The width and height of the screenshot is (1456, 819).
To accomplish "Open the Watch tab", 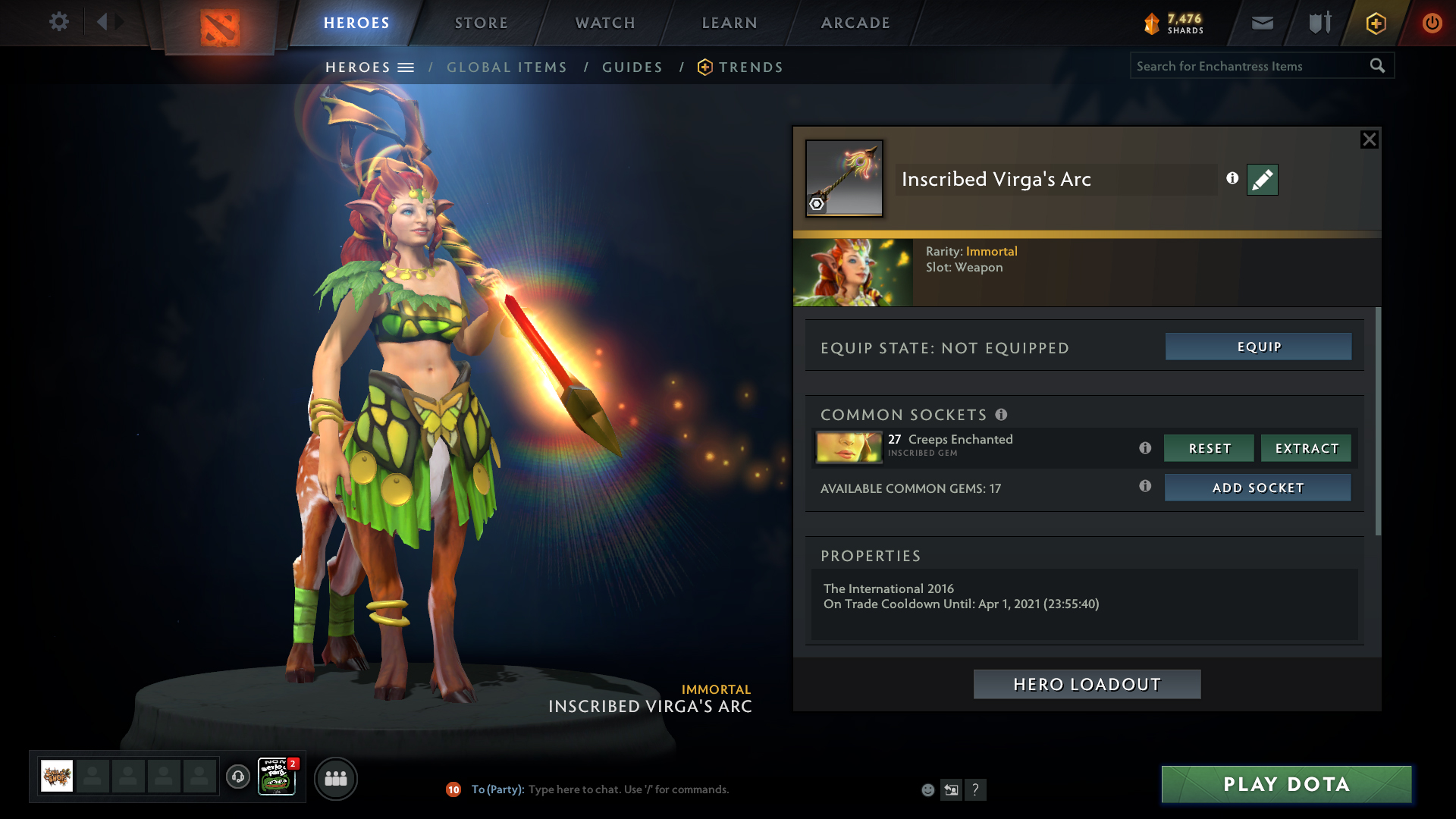I will click(x=605, y=23).
